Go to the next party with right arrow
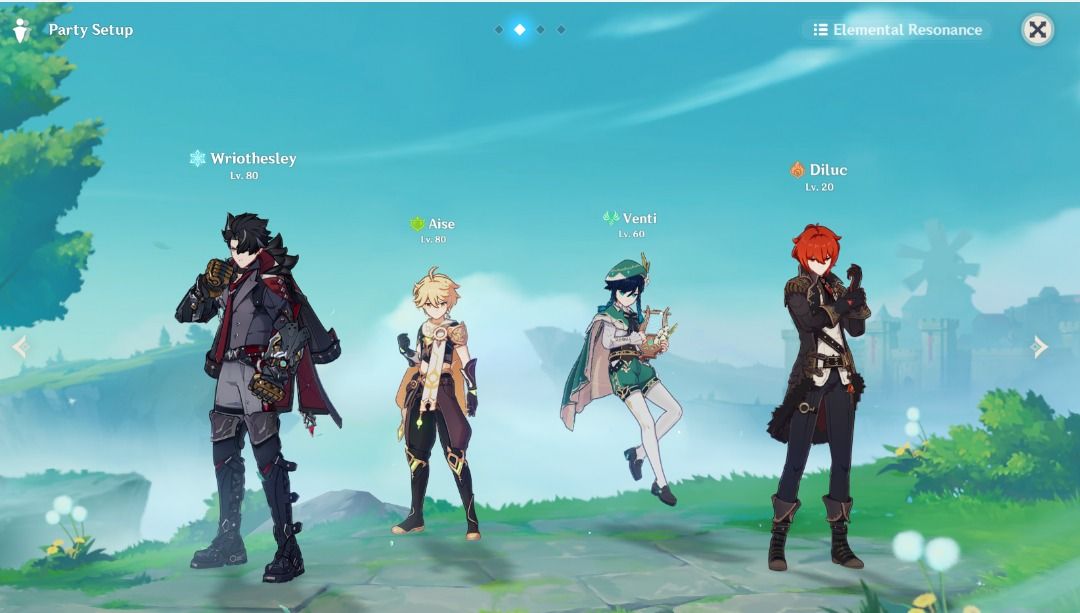This screenshot has width=1080, height=613. pyautogui.click(x=1040, y=347)
